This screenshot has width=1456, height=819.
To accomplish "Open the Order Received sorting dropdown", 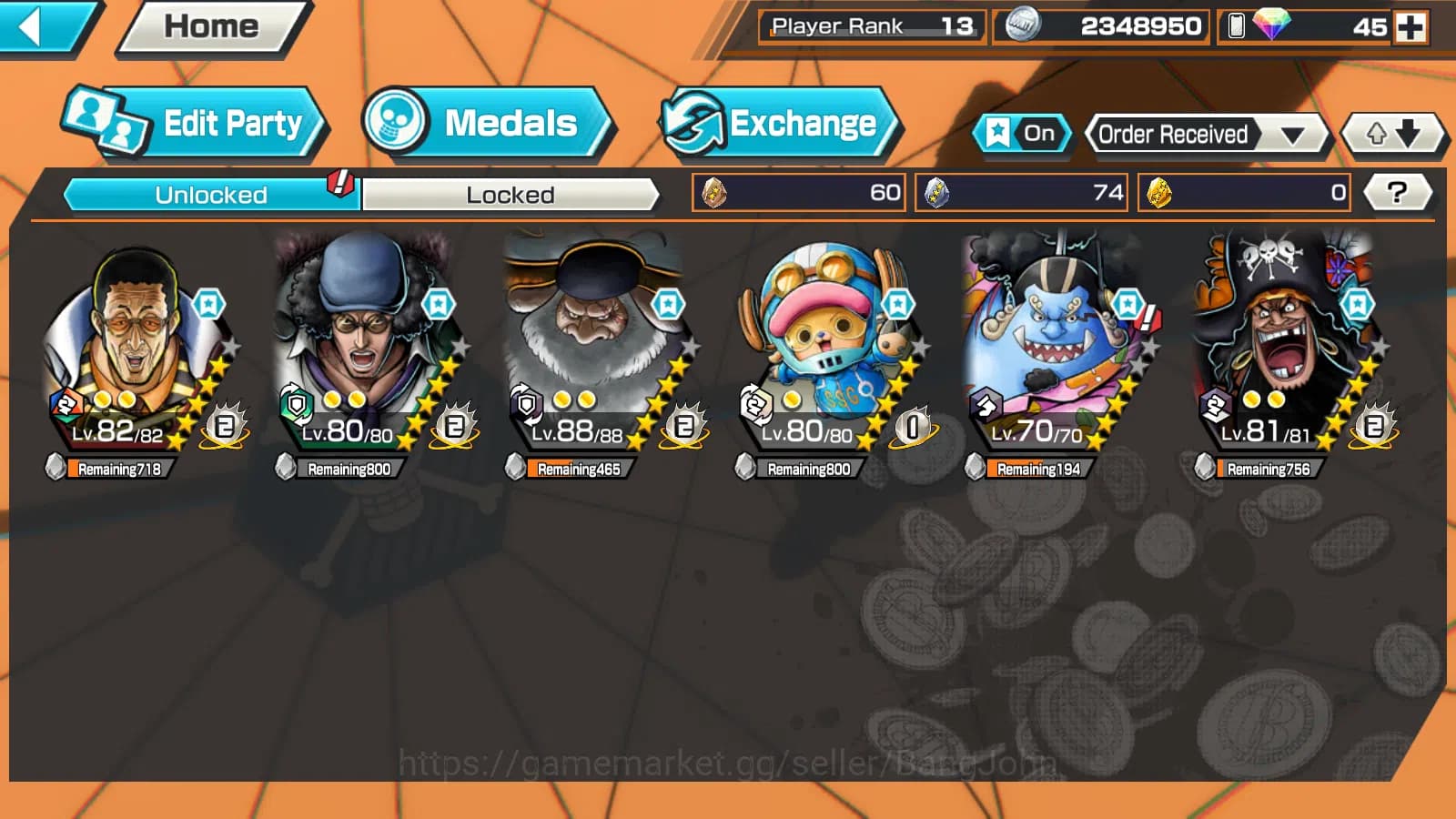I will click(x=1201, y=134).
